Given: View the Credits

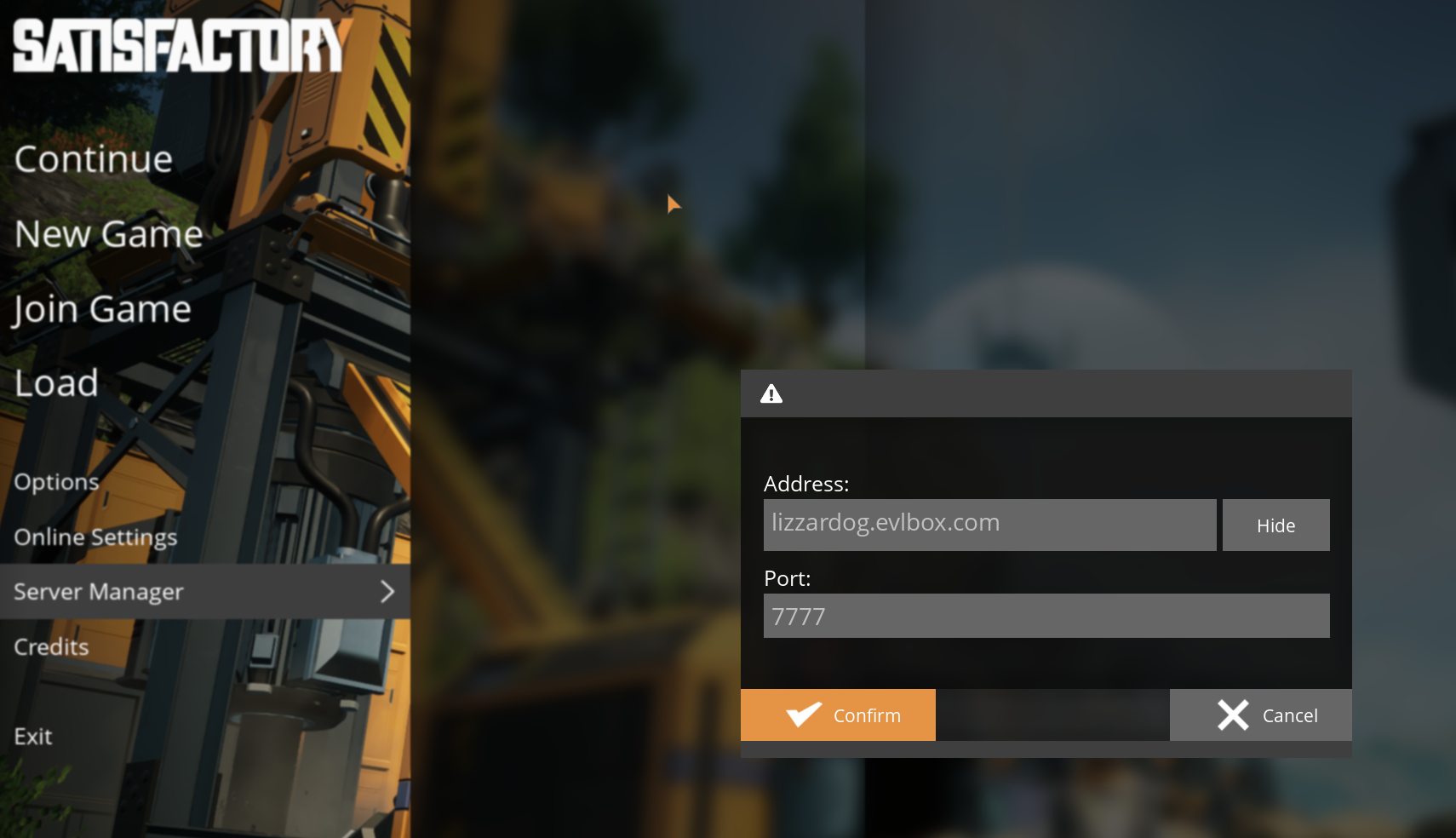Looking at the screenshot, I should [50, 646].
